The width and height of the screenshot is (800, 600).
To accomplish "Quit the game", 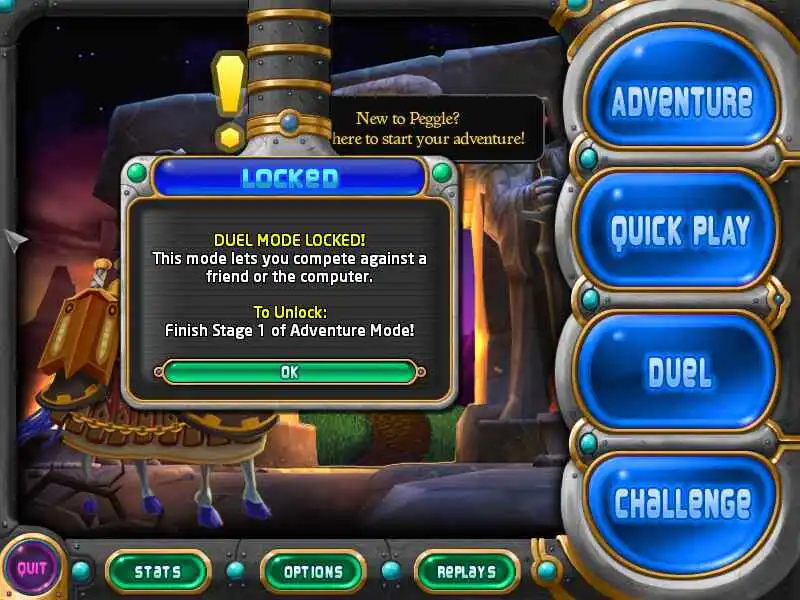I will coord(32,569).
